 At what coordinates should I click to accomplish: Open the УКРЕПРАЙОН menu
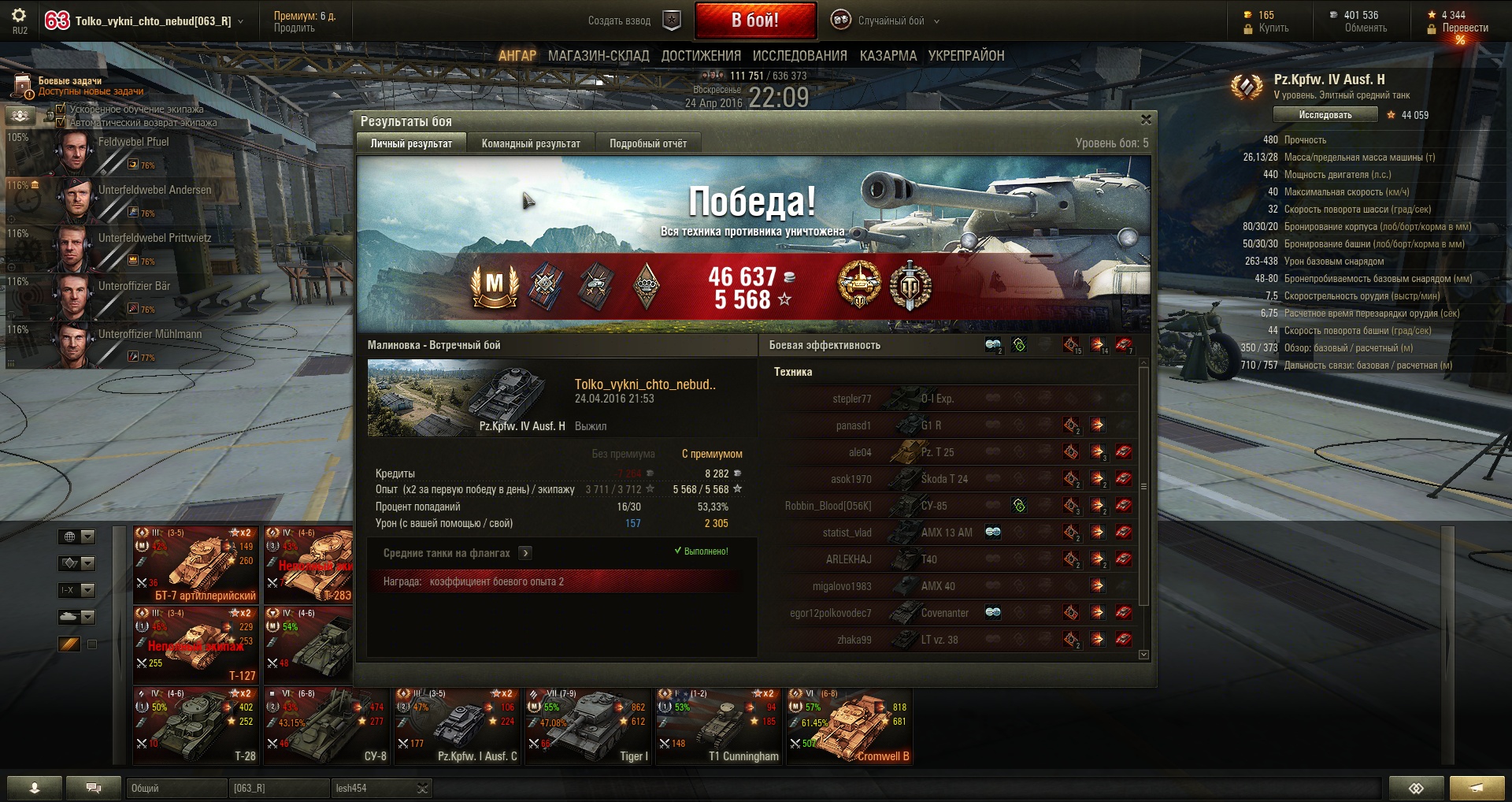tap(965, 56)
